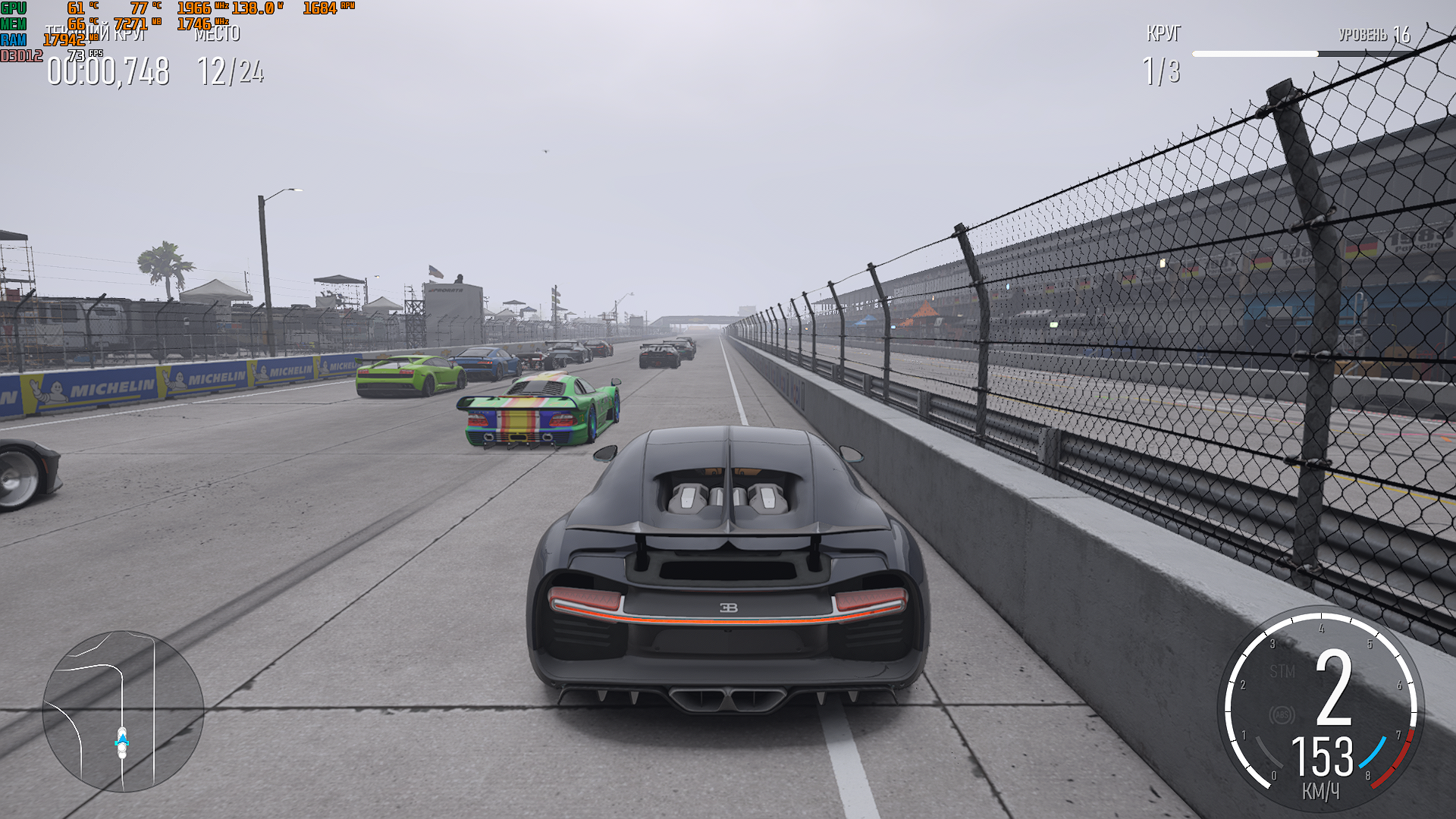The image size is (1456, 819).
Task: Select the player car marker on the minimap
Action: click(x=122, y=742)
